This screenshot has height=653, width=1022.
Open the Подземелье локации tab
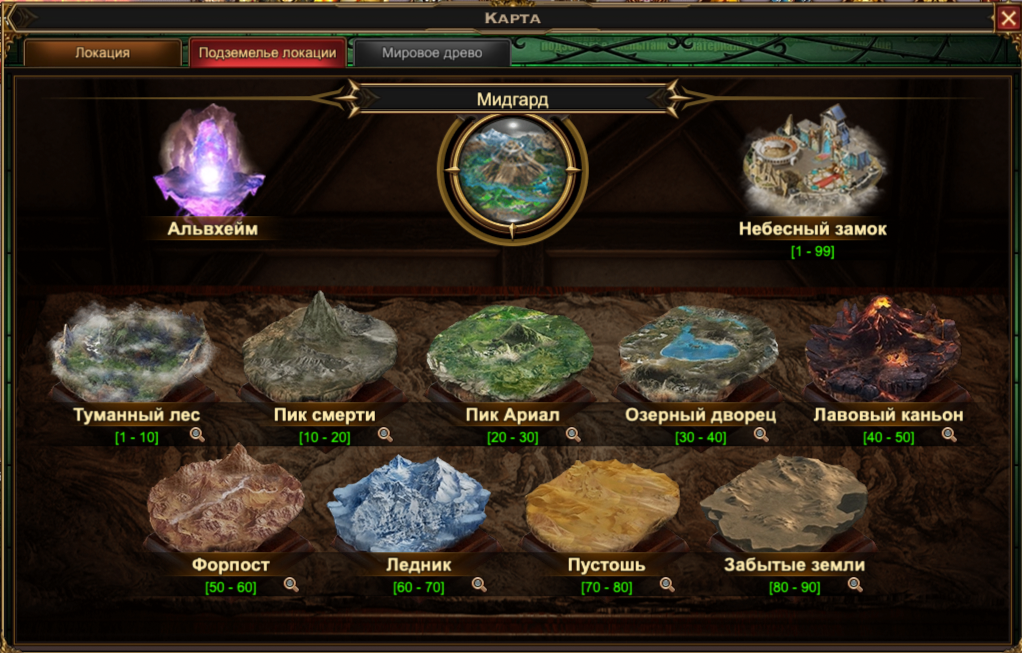[x=267, y=53]
